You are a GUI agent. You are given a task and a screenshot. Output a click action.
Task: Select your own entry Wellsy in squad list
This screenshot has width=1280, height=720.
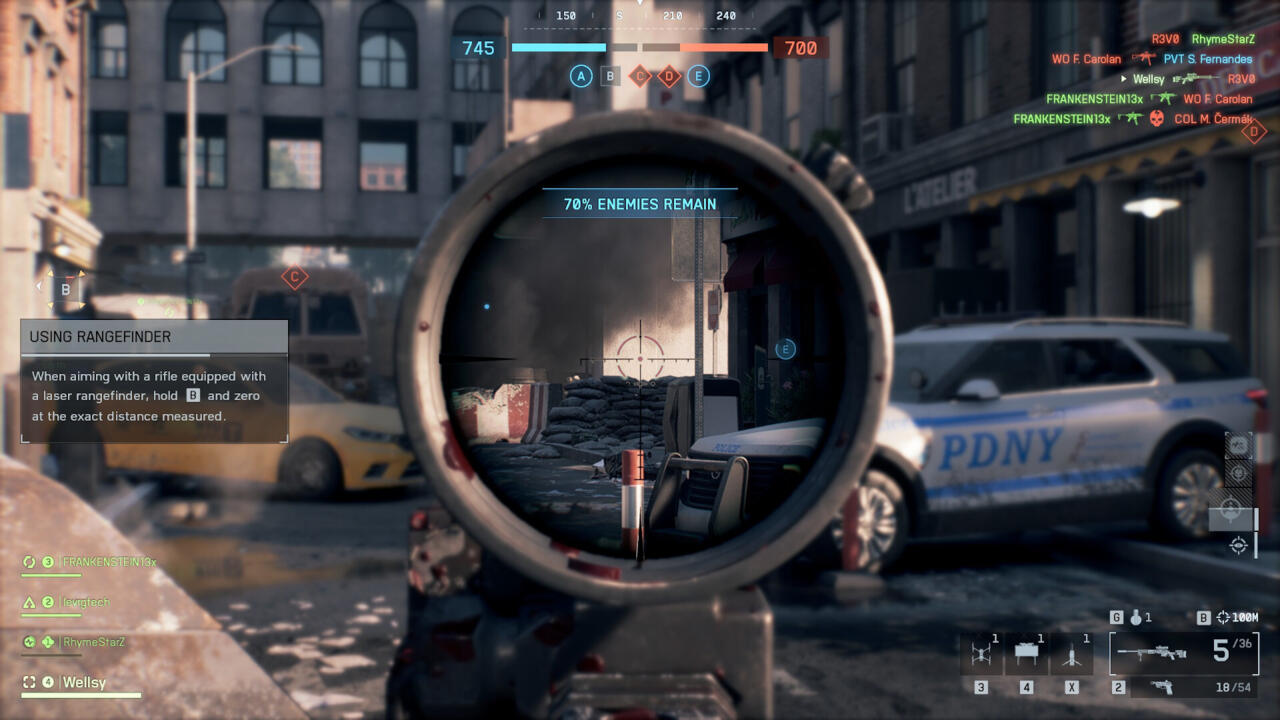(x=84, y=683)
